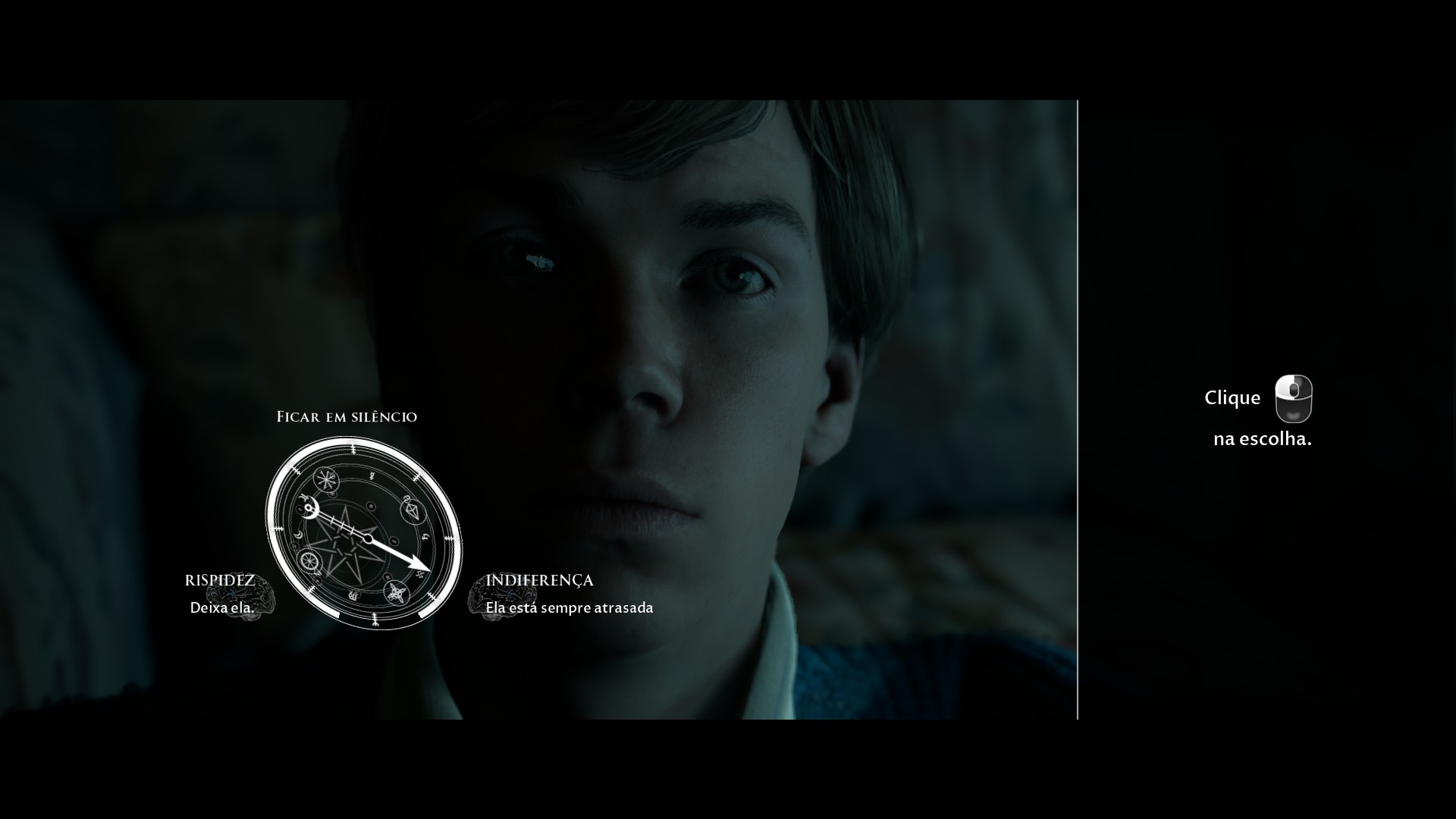Select the eight-pointed asterisk symbol on the wheel
Viewport: 1456px width, 819px height.
[x=325, y=479]
